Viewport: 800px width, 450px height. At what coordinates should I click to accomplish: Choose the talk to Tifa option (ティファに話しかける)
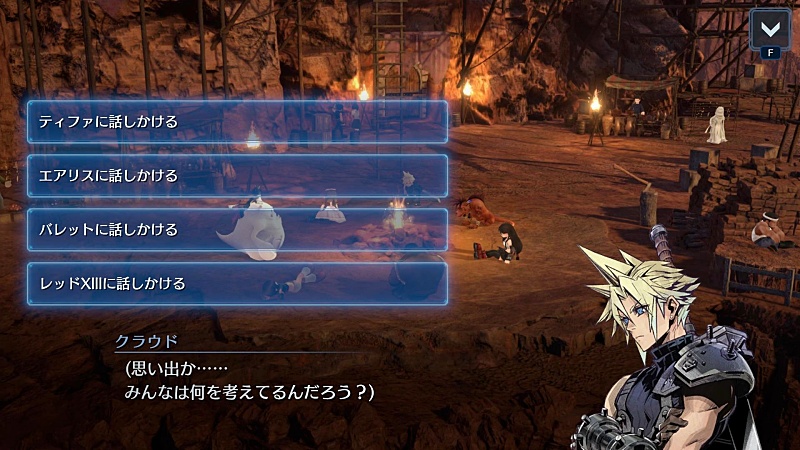point(237,122)
